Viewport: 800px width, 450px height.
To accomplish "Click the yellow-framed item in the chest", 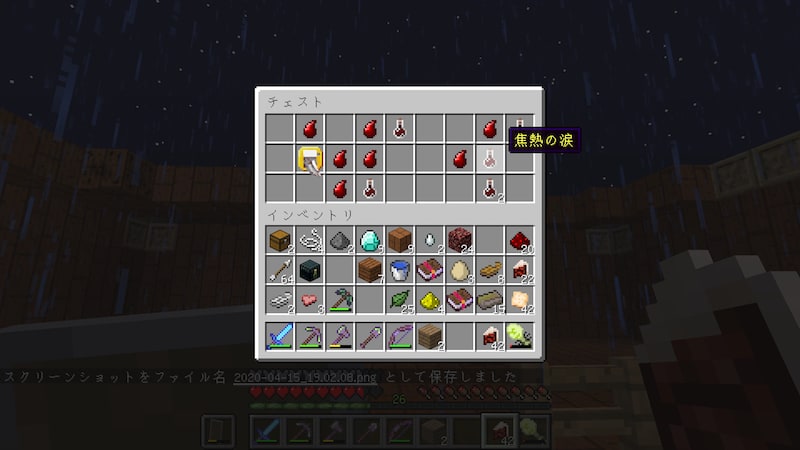I will pos(310,157).
